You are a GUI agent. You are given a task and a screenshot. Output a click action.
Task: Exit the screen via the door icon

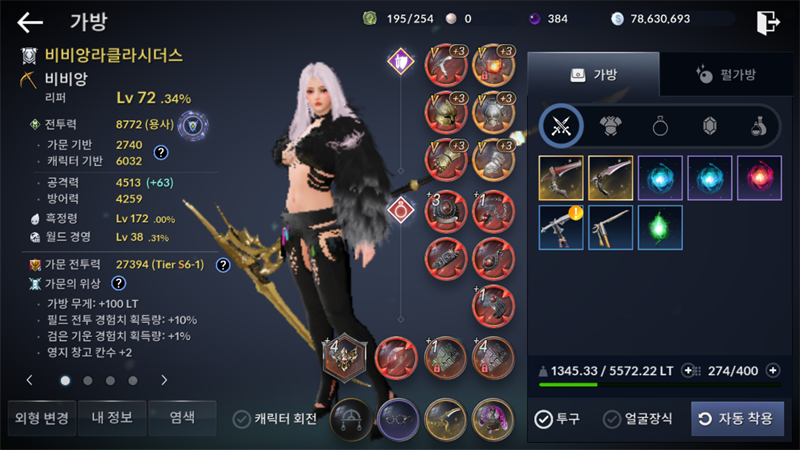tap(768, 22)
